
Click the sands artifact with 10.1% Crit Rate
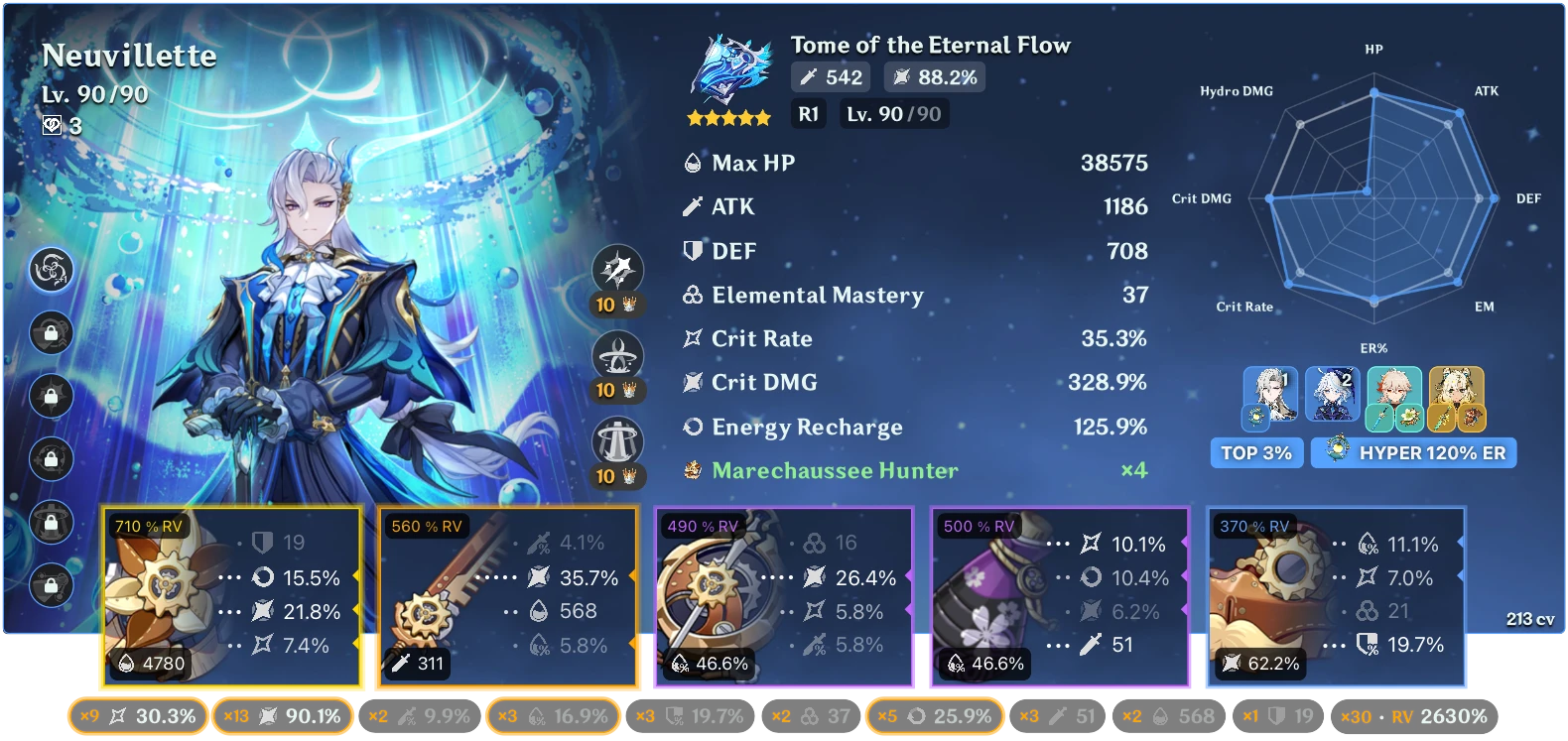point(1059,595)
